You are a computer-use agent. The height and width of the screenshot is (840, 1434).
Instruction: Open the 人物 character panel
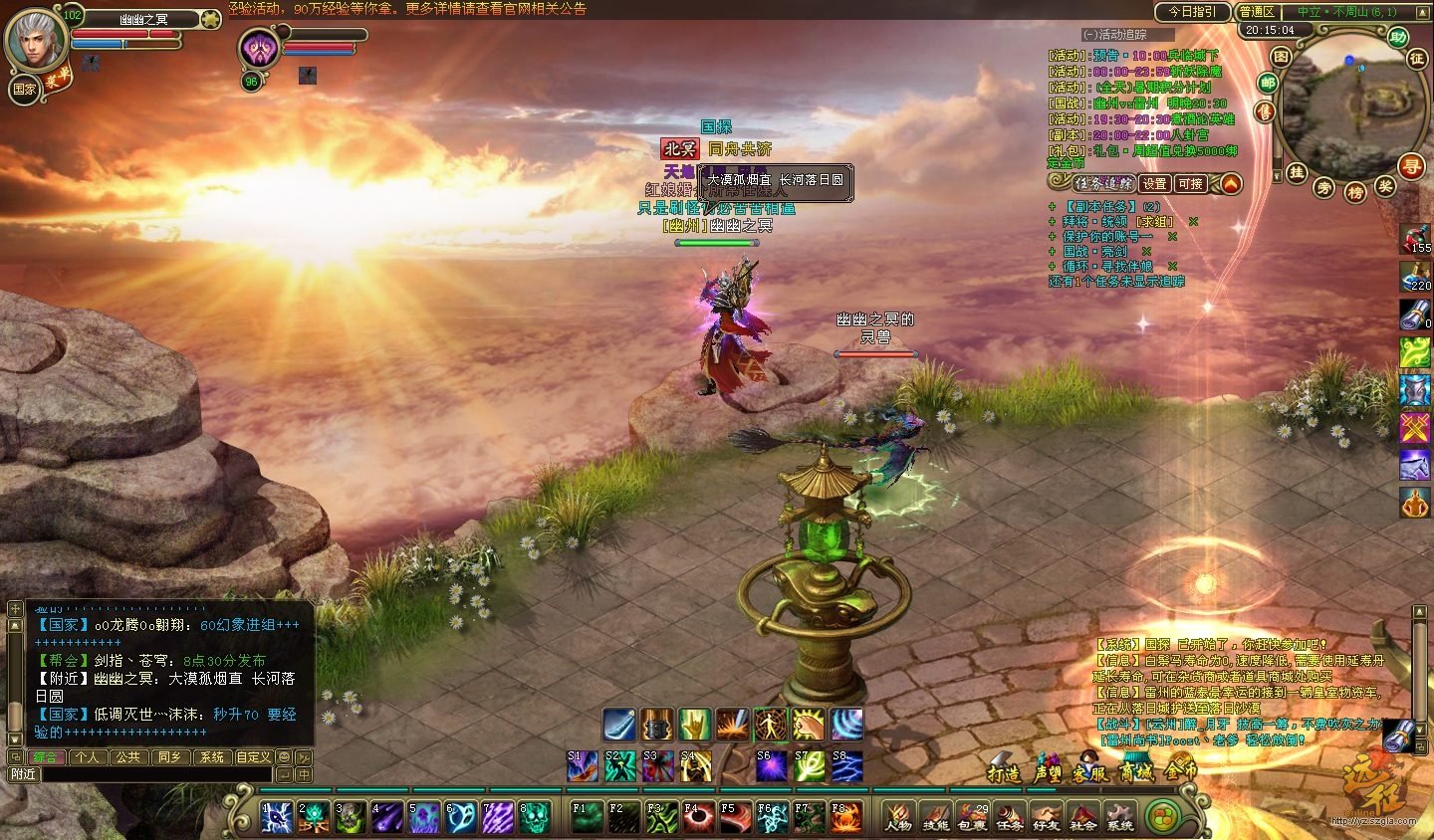click(x=898, y=817)
